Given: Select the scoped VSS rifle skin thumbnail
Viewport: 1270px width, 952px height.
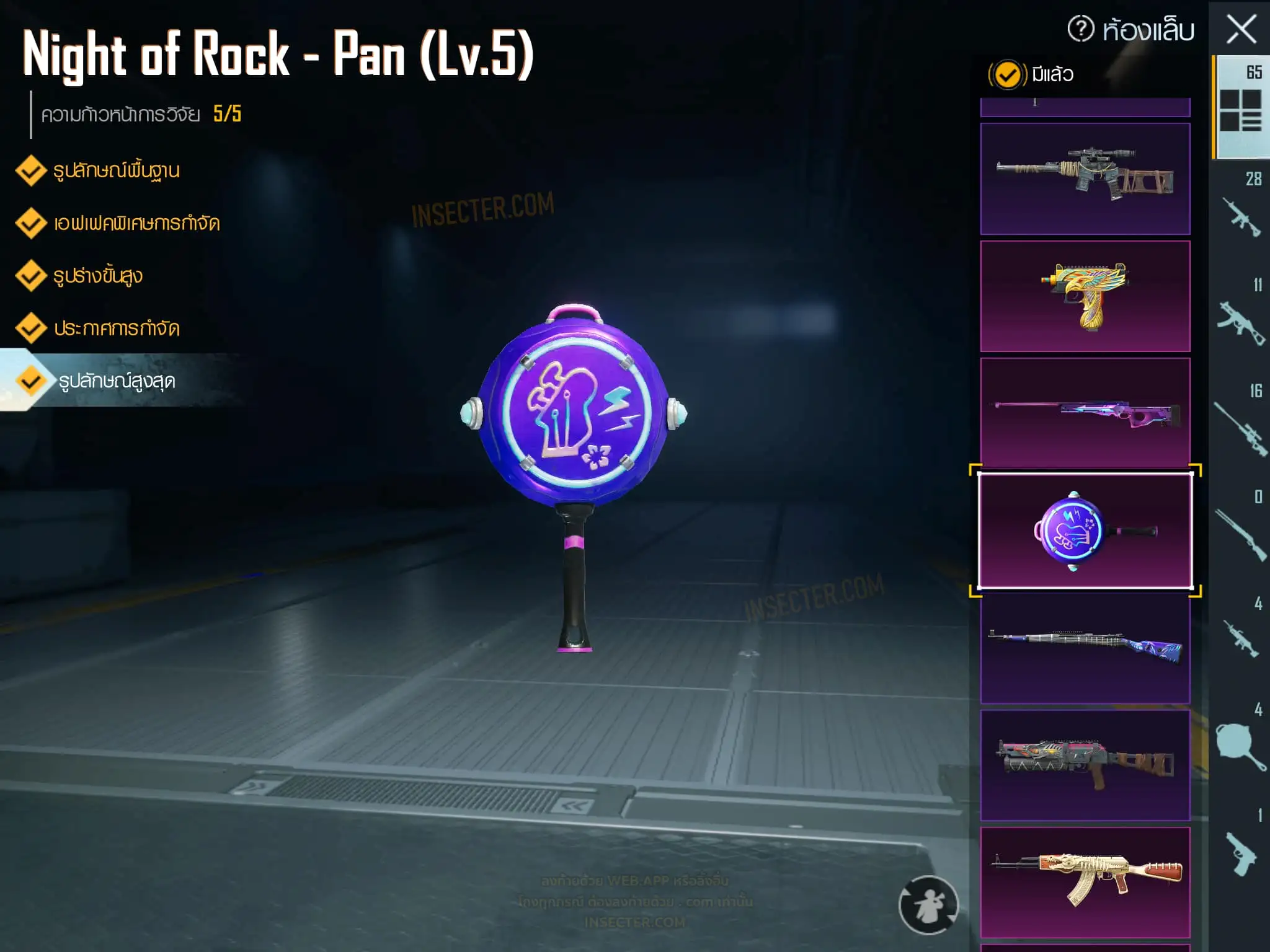Looking at the screenshot, I should pyautogui.click(x=1085, y=178).
